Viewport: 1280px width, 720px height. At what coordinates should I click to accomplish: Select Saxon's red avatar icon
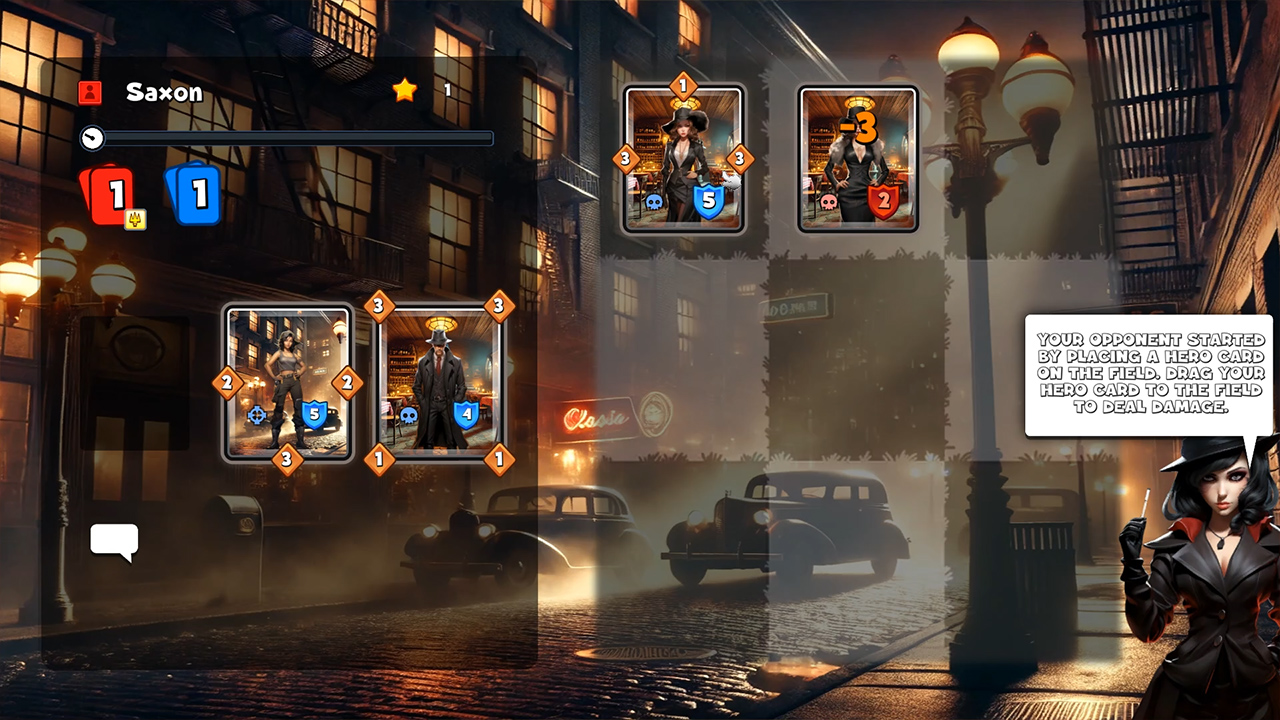[91, 92]
